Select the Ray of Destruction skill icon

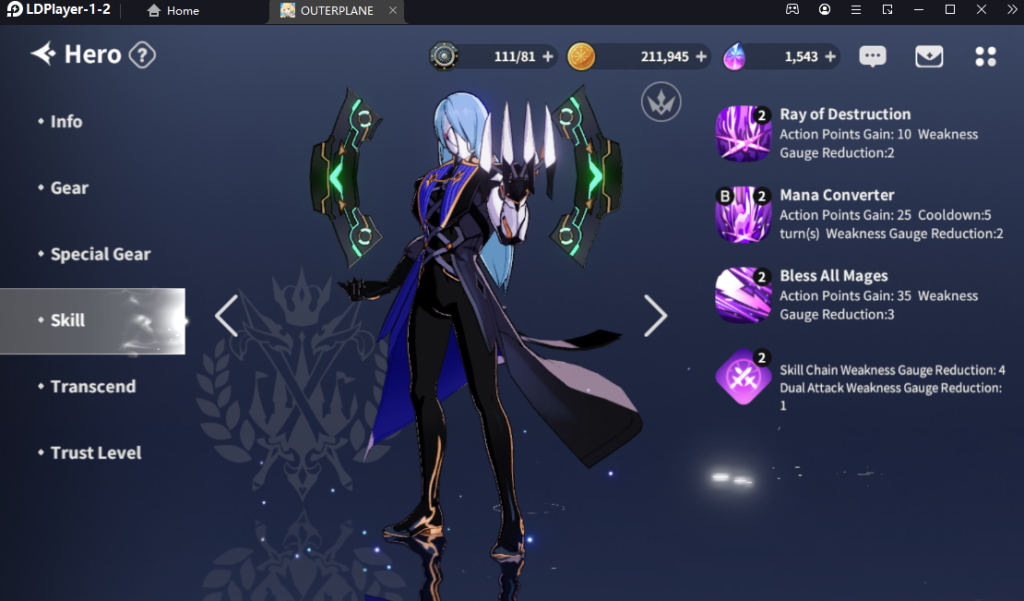pos(743,133)
